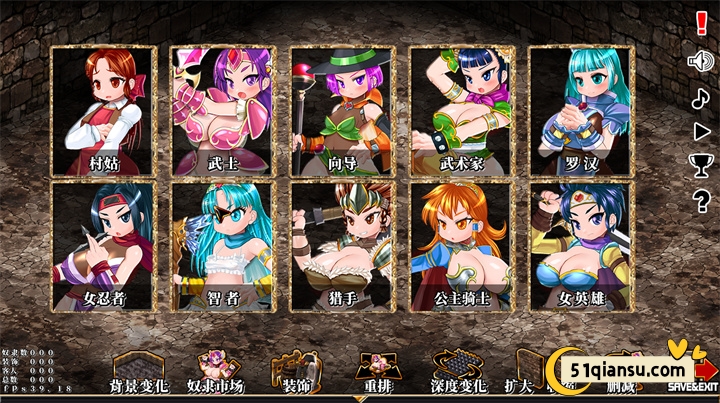Screen dimensions: 720x403
Task: Open the trophy achievements icon
Action: tap(700, 164)
